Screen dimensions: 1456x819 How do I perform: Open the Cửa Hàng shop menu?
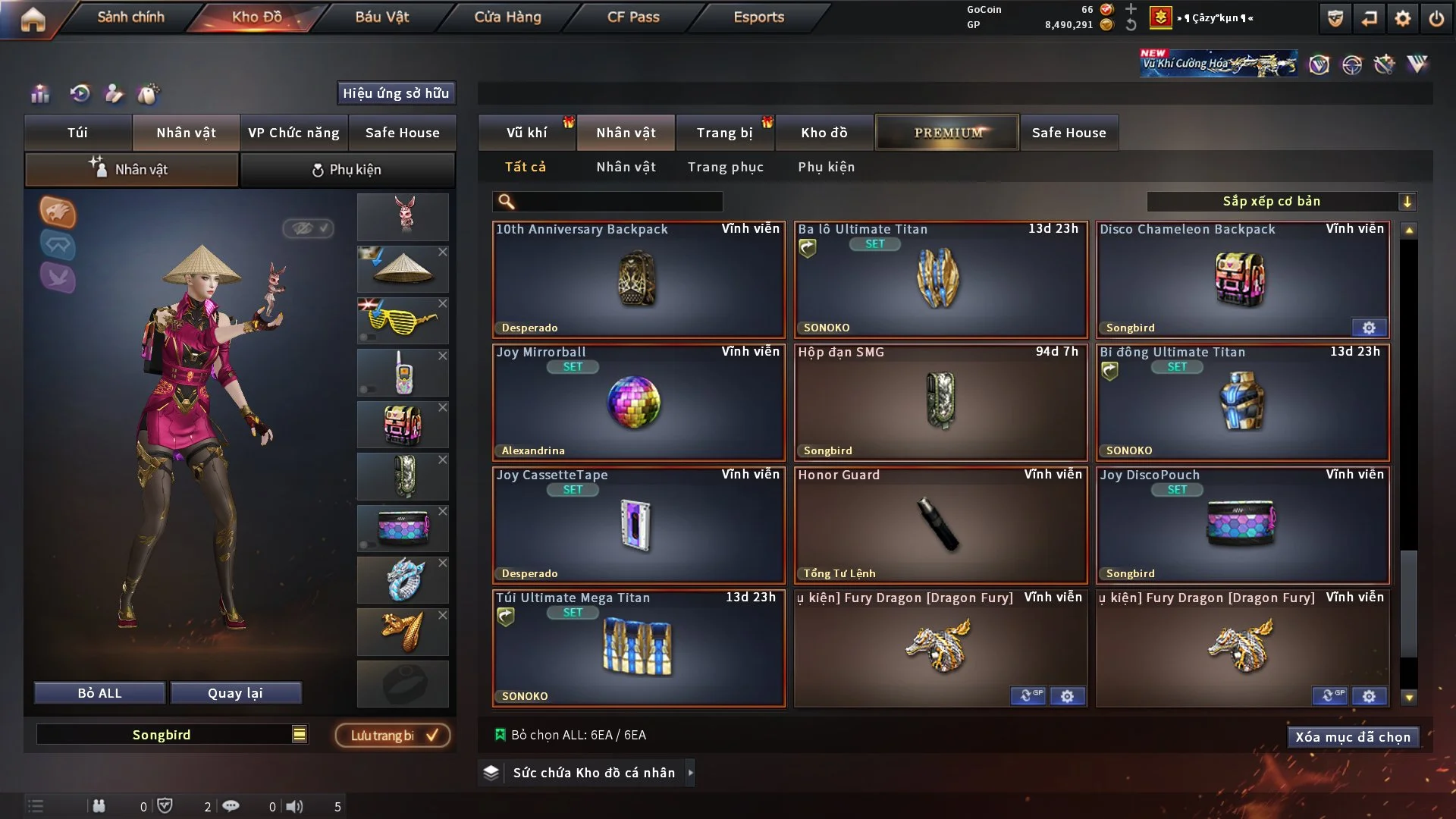[x=507, y=17]
